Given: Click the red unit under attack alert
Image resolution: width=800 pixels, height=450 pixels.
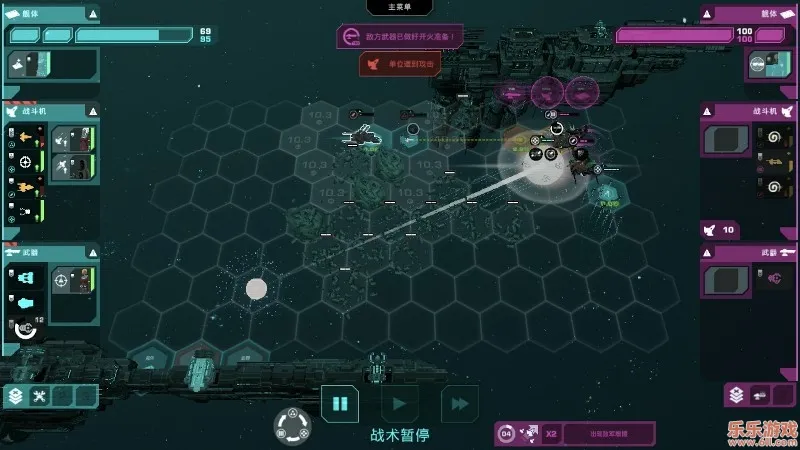Looking at the screenshot, I should [x=400, y=64].
